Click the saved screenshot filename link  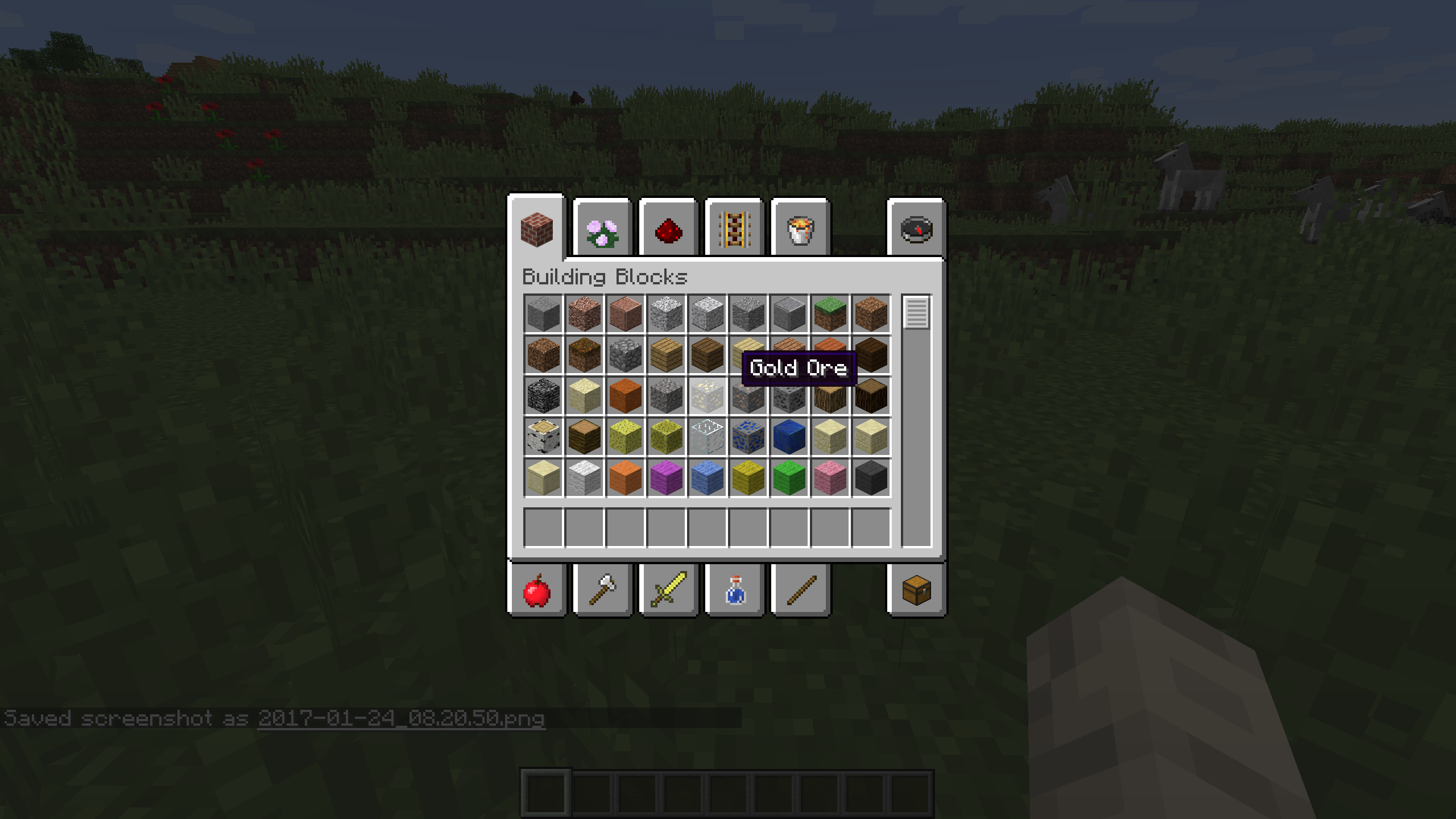pyautogui.click(x=401, y=718)
